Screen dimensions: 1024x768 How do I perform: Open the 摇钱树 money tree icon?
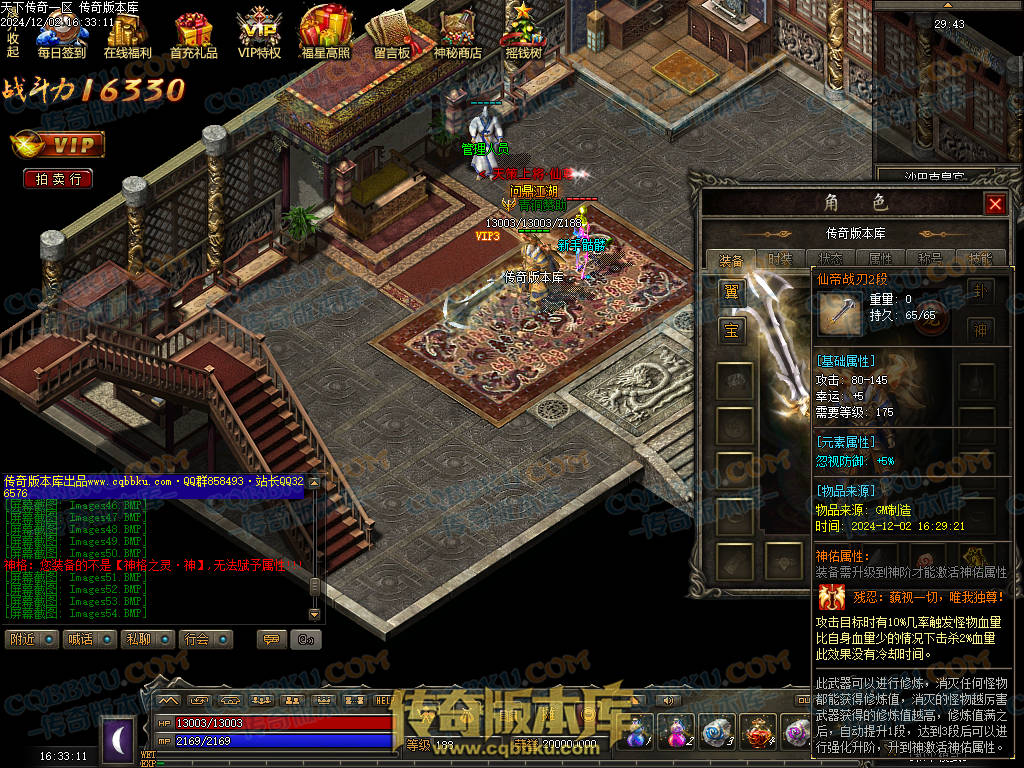[x=523, y=35]
